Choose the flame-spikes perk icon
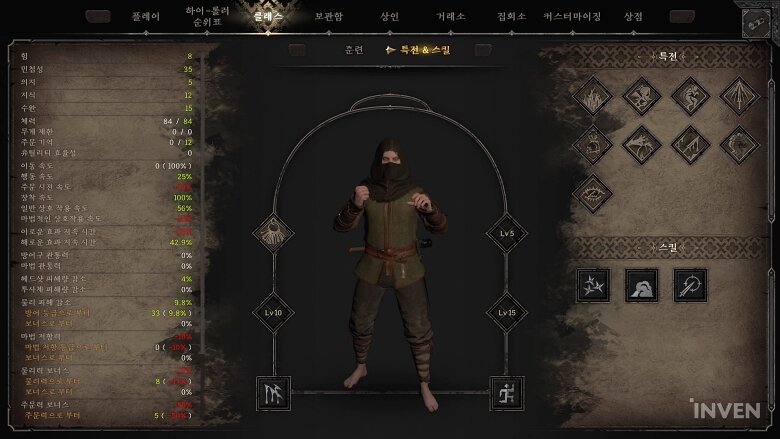This screenshot has width=780, height=439. click(592, 96)
